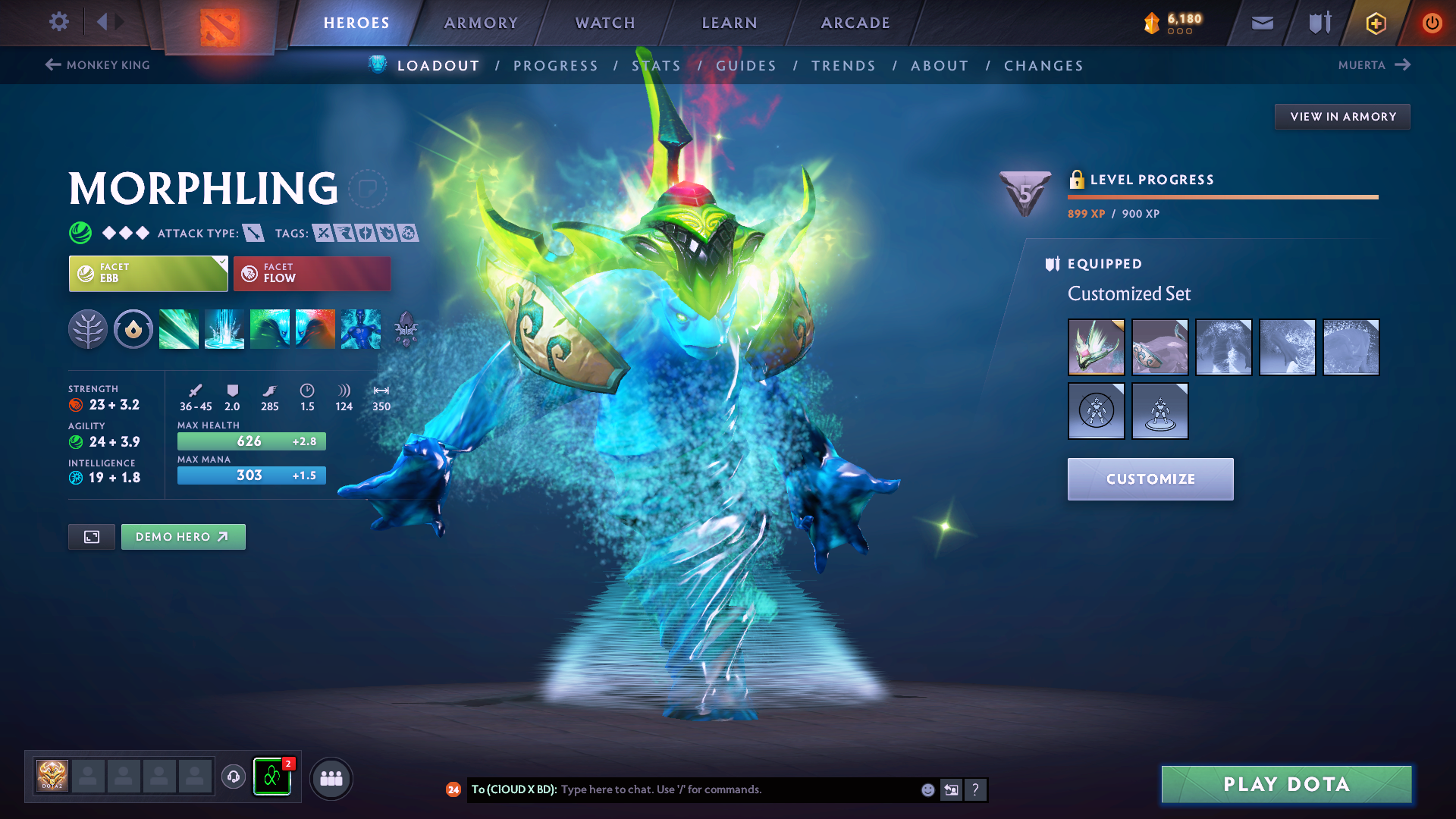
Task: Switch to the STATS tab
Action: tap(657, 65)
